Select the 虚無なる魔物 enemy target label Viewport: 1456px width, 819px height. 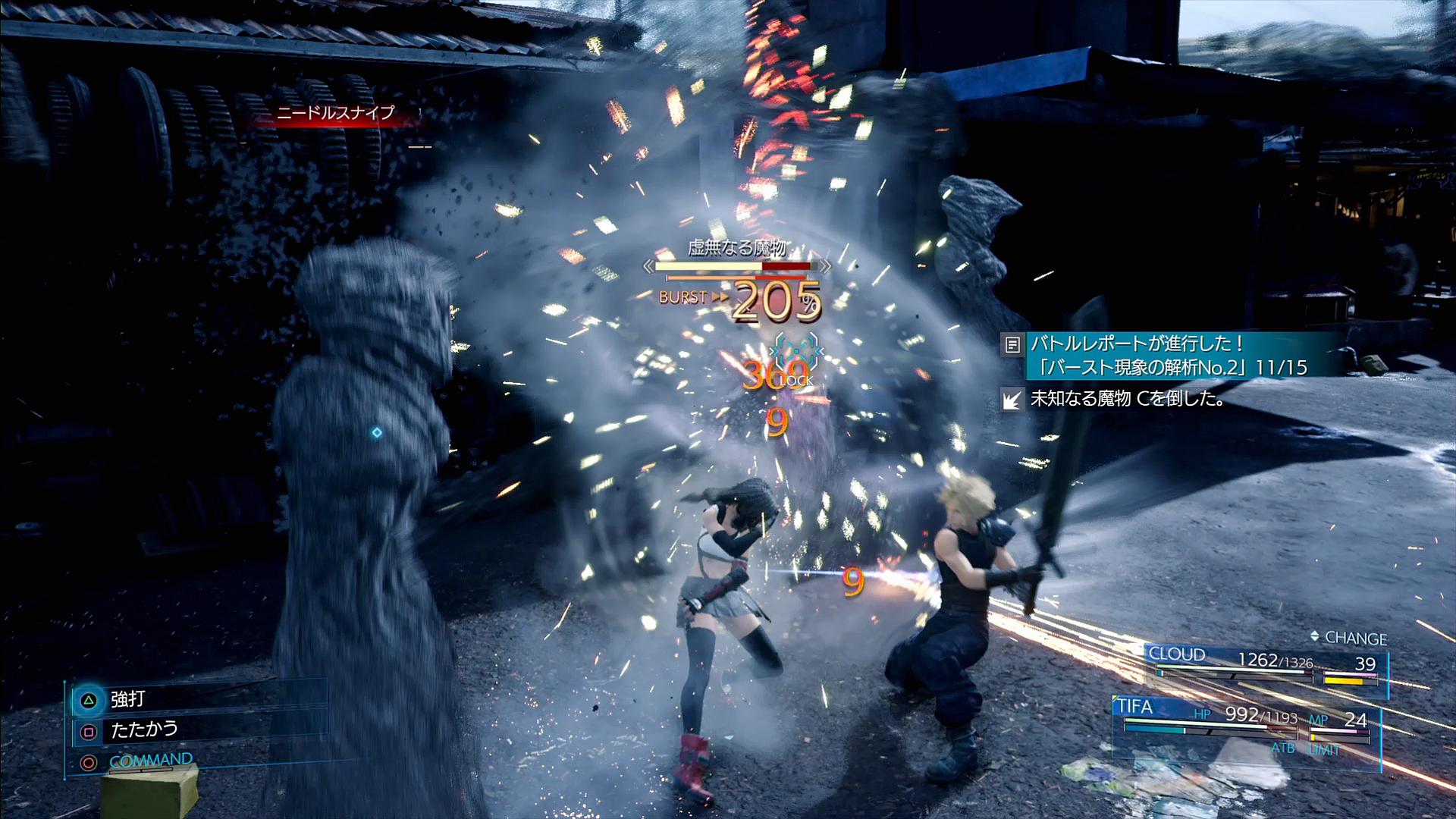pos(736,248)
